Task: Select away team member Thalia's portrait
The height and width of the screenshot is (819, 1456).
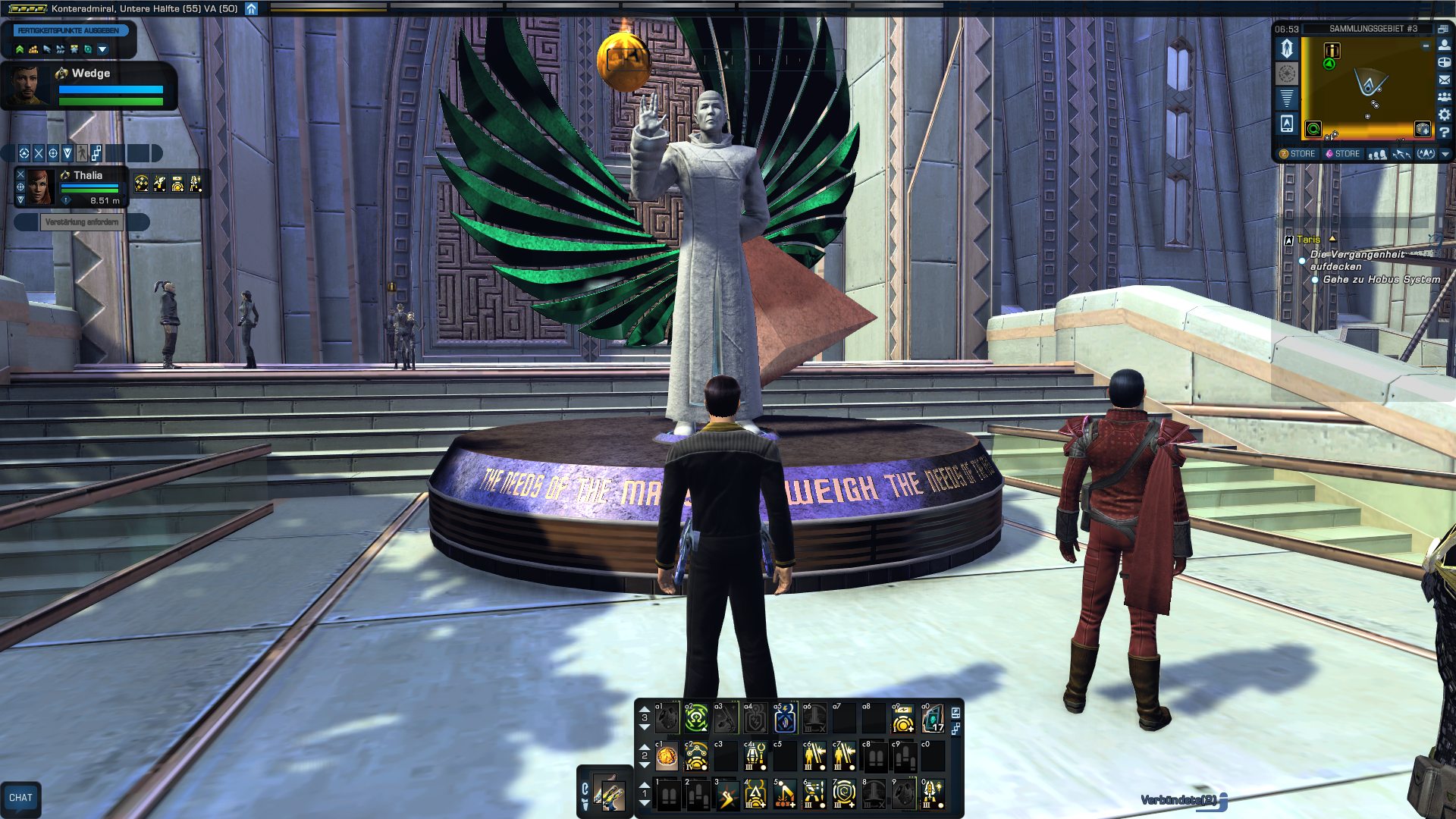Action: [39, 187]
